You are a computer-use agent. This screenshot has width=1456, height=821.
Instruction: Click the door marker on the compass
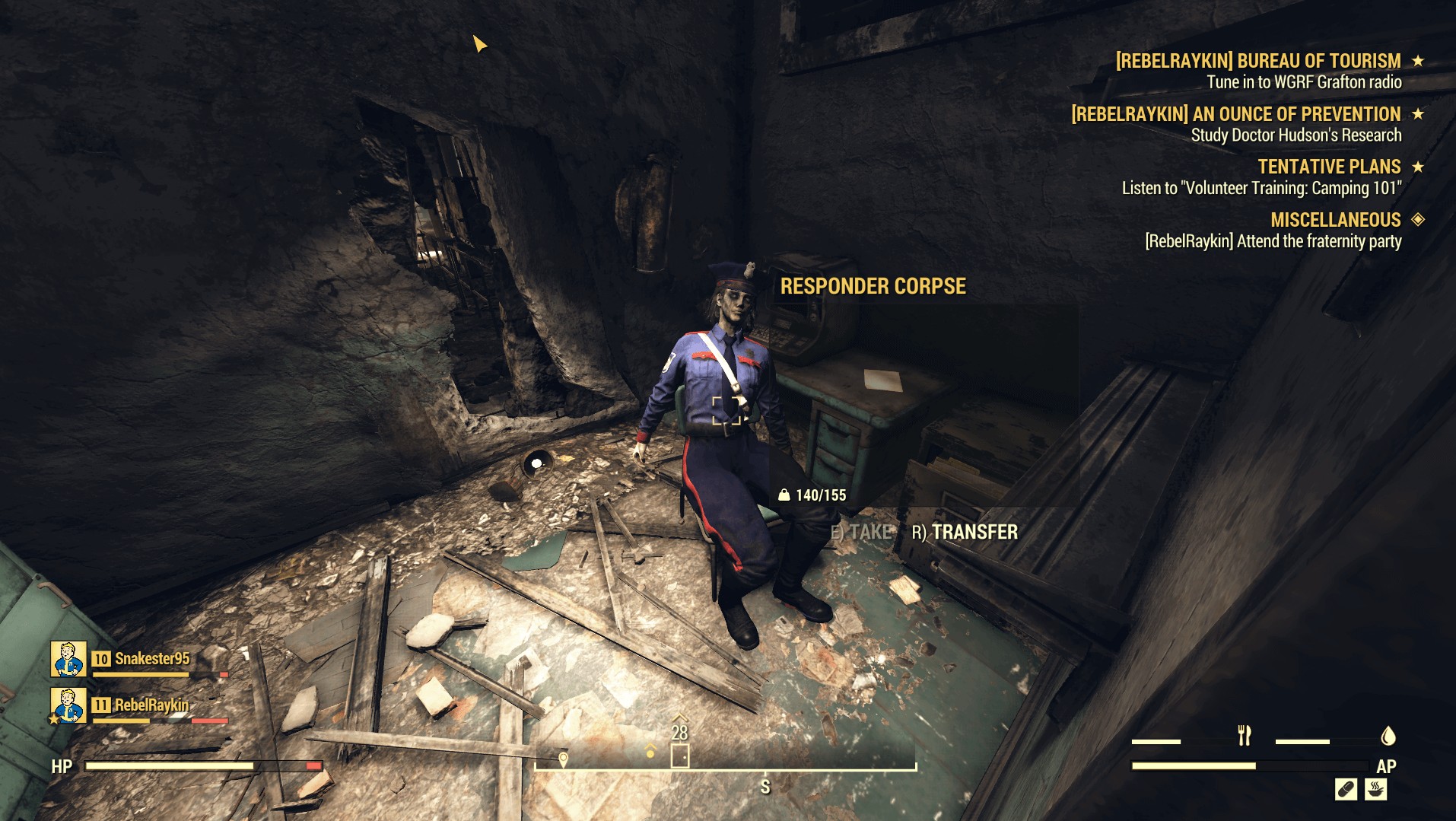point(679,756)
